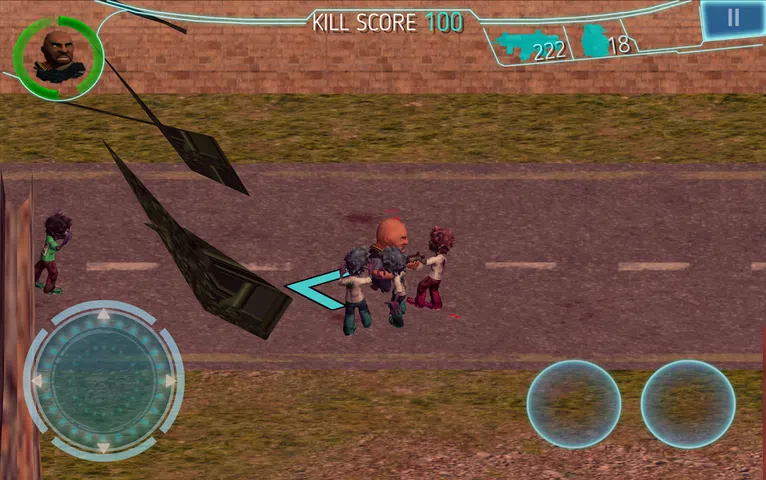Viewport: 766px width, 480px height.
Task: Tap the machine gun weapon icon
Action: (517, 44)
